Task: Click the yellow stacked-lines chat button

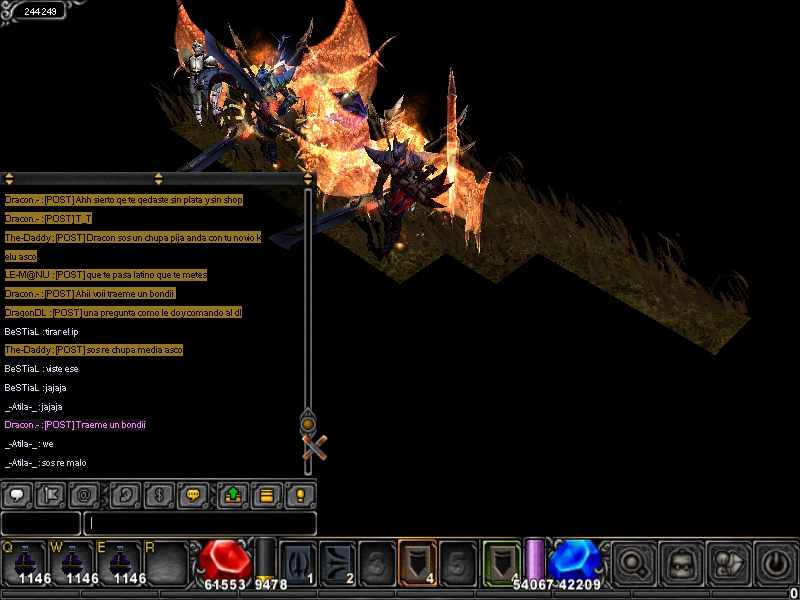Action: pyautogui.click(x=266, y=494)
